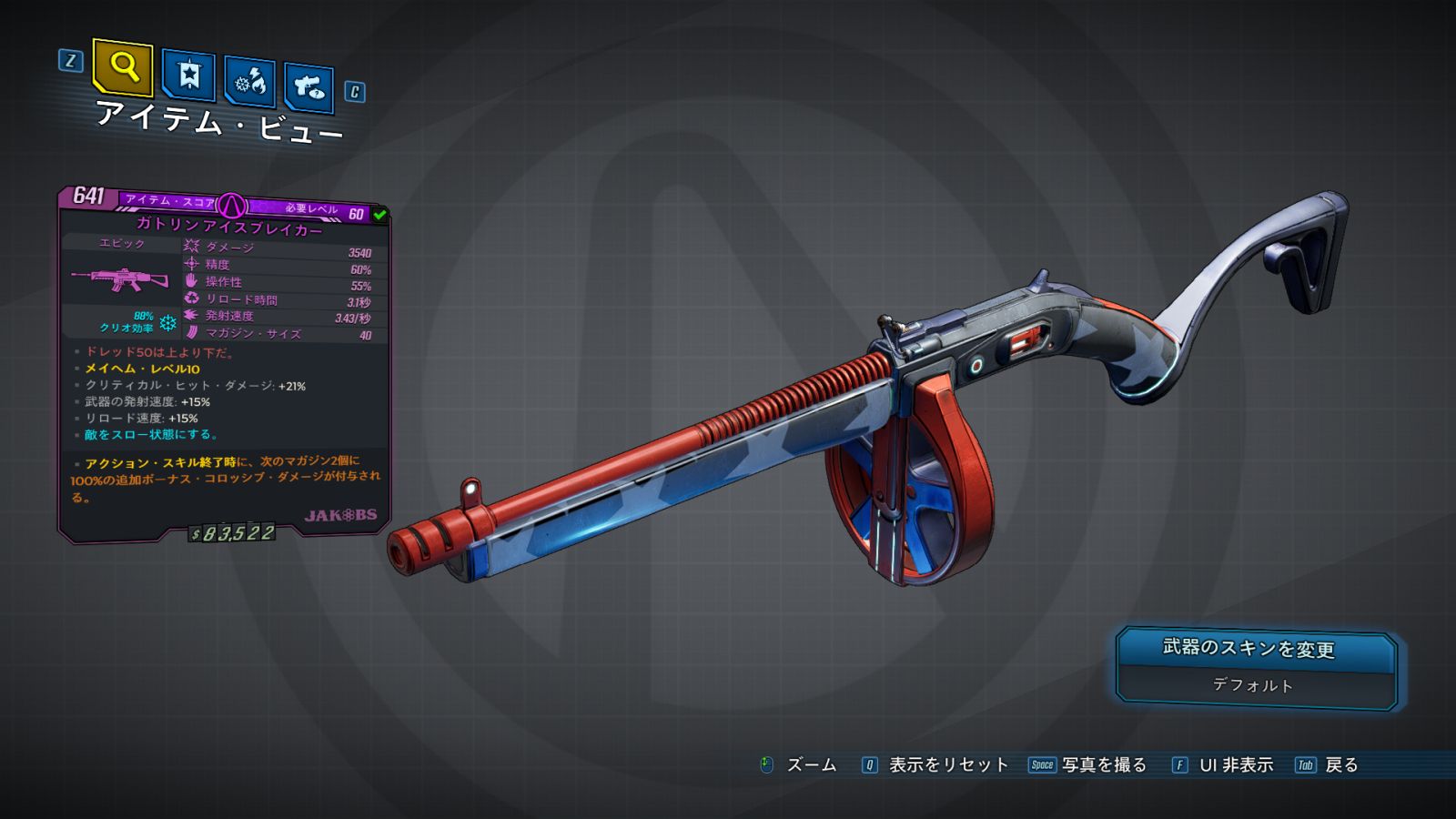Open the gear and flame tab

tap(249, 82)
